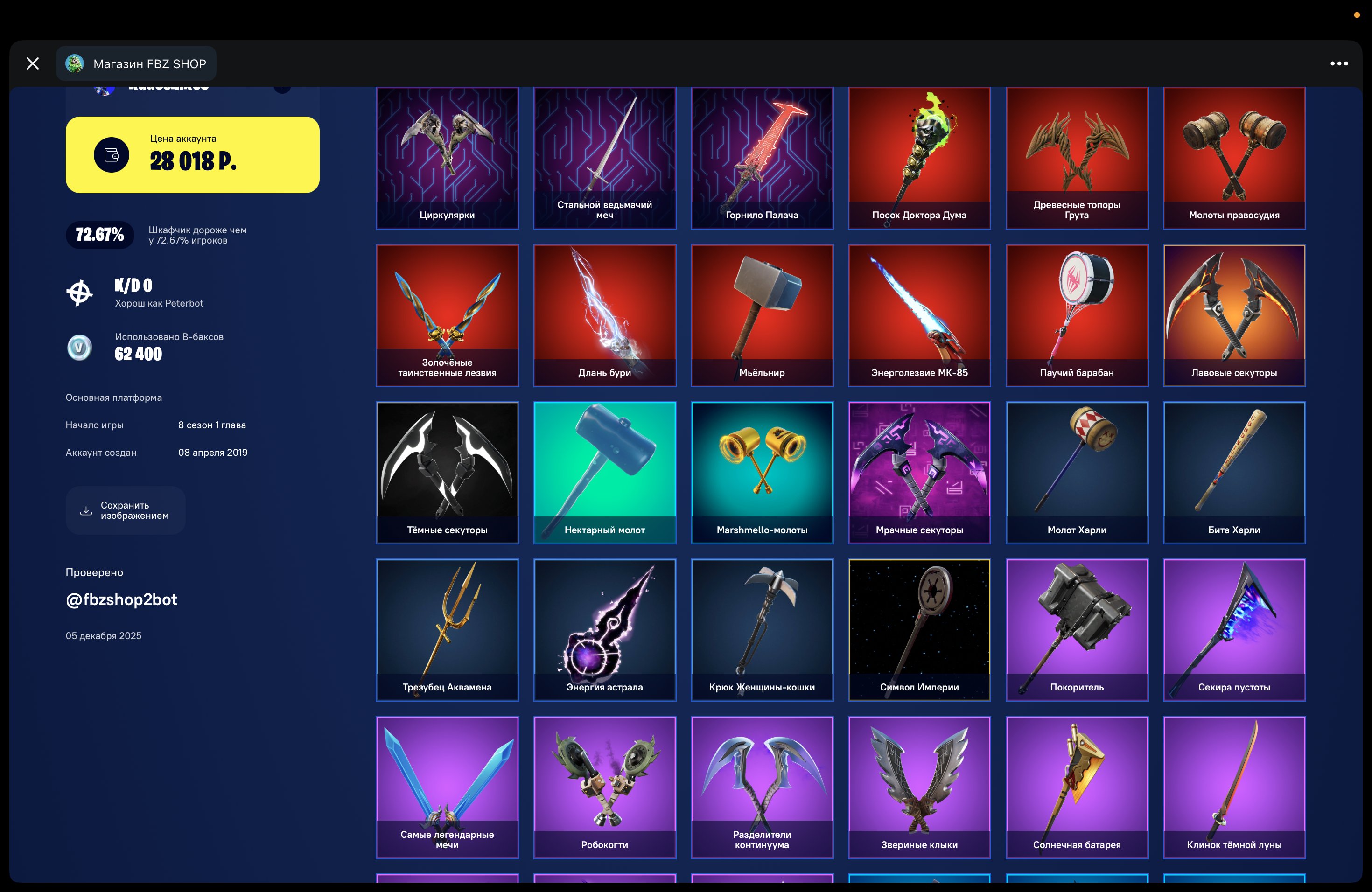View the "Лавовые секуторы" pickaxes
Image resolution: width=1372 pixels, height=892 pixels.
[x=1235, y=315]
